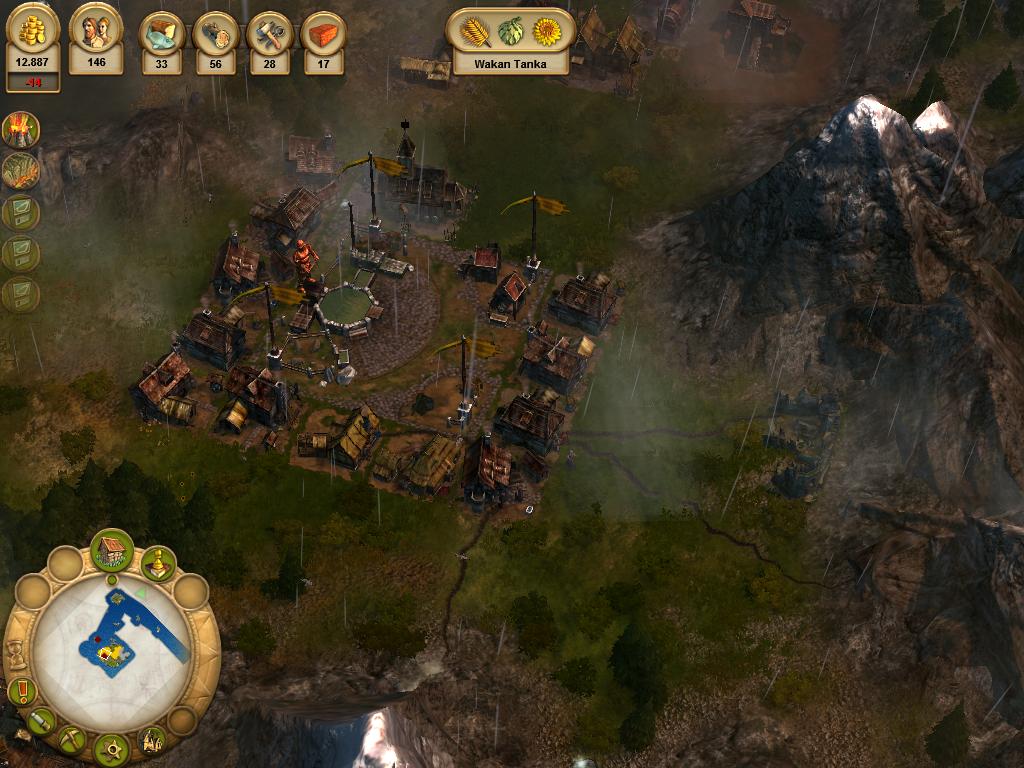1024x768 pixels.
Task: Click the sunflower fertility icon
Action: [547, 32]
